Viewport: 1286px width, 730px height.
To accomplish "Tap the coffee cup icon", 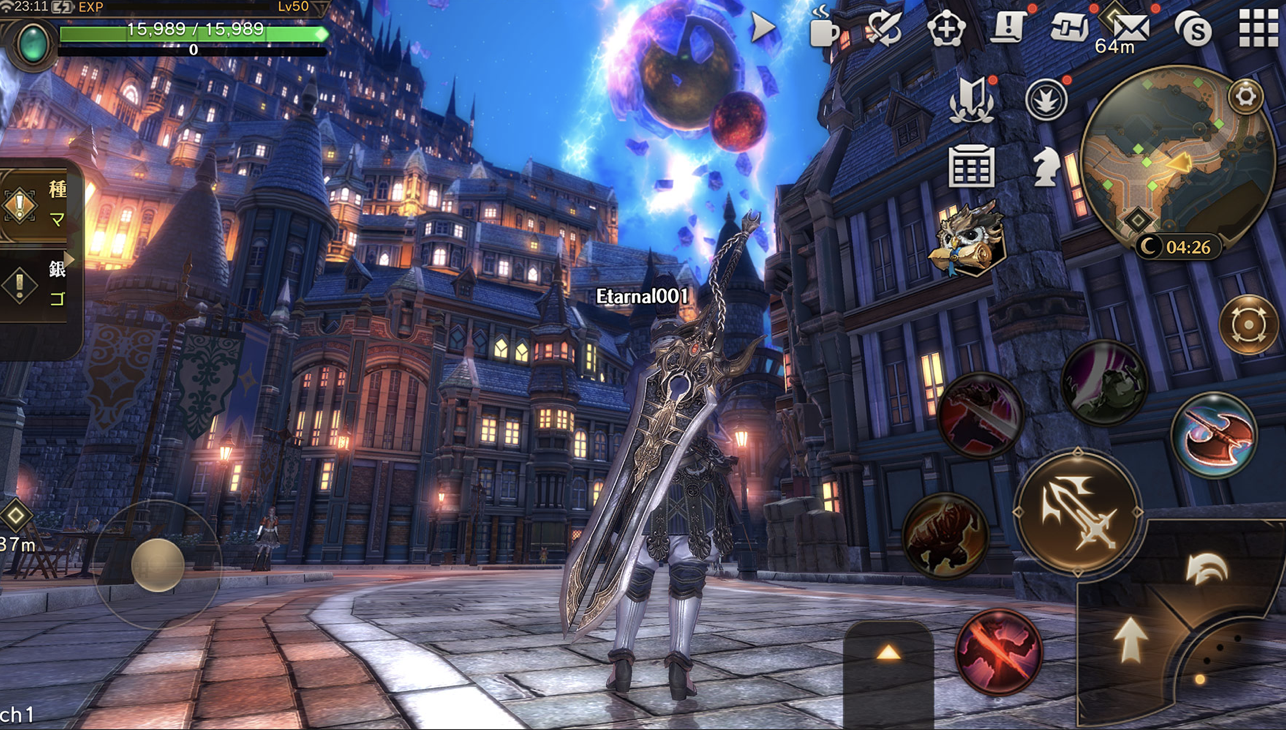I will pyautogui.click(x=823, y=28).
